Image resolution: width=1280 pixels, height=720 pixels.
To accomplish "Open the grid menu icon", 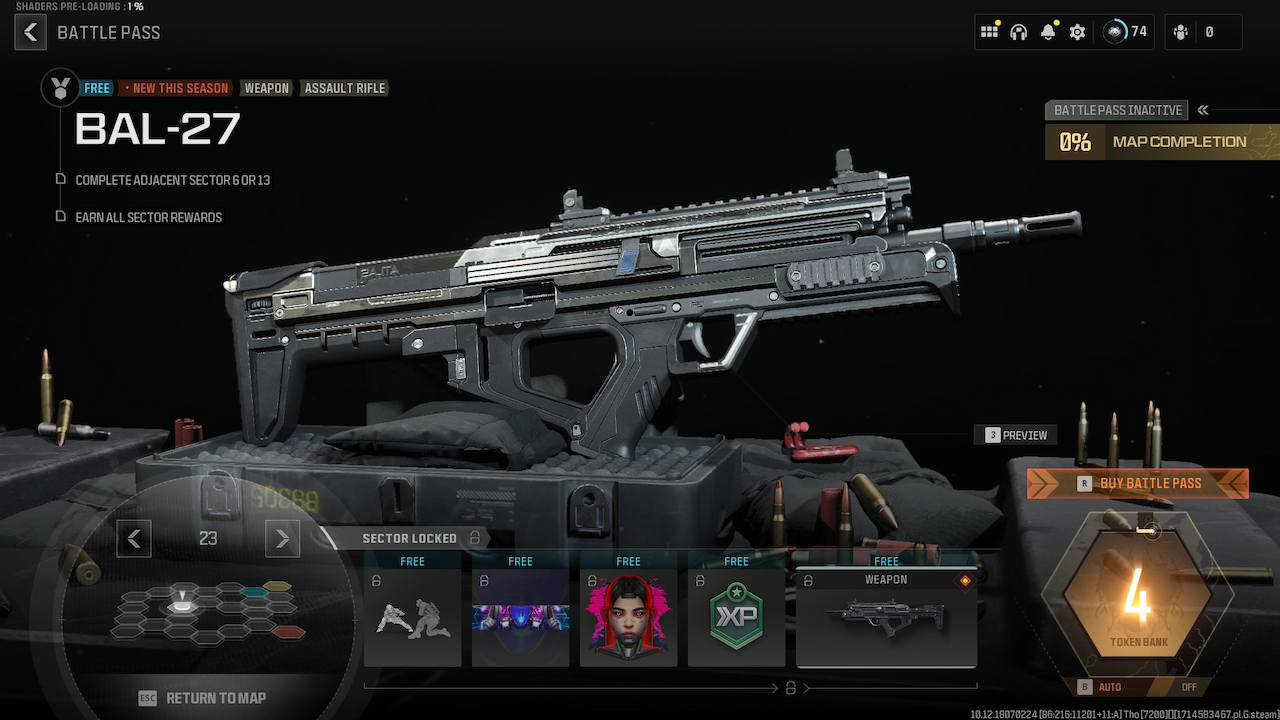I will (x=989, y=32).
